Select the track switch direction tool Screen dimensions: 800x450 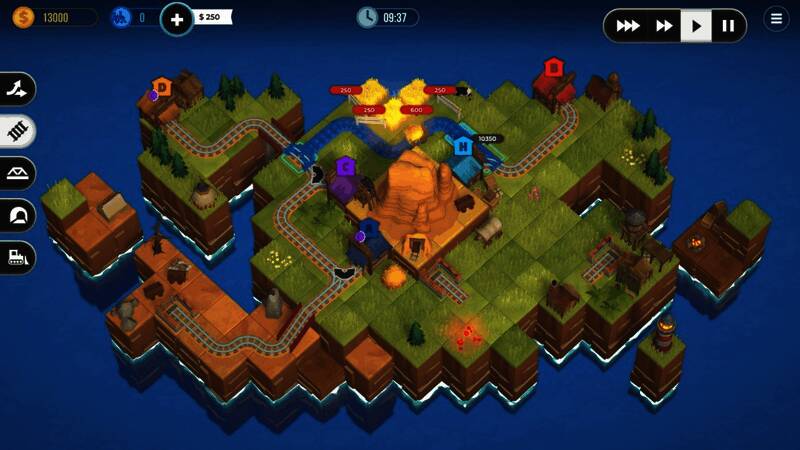click(18, 88)
